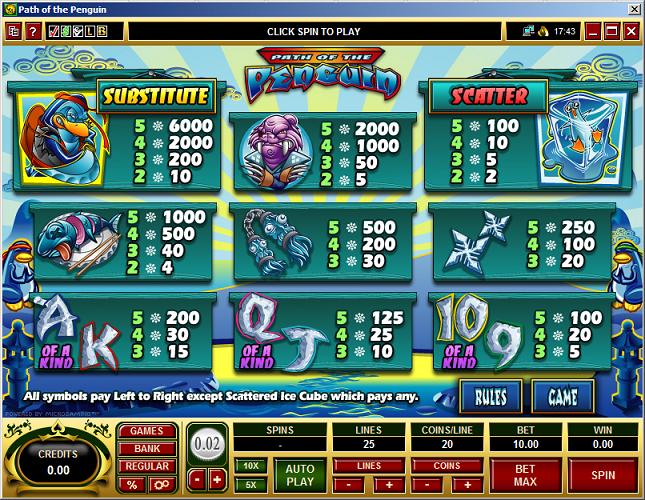Viewport: 645px width, 500px height.
Task: Open the percent statistics button
Action: [x=130, y=484]
